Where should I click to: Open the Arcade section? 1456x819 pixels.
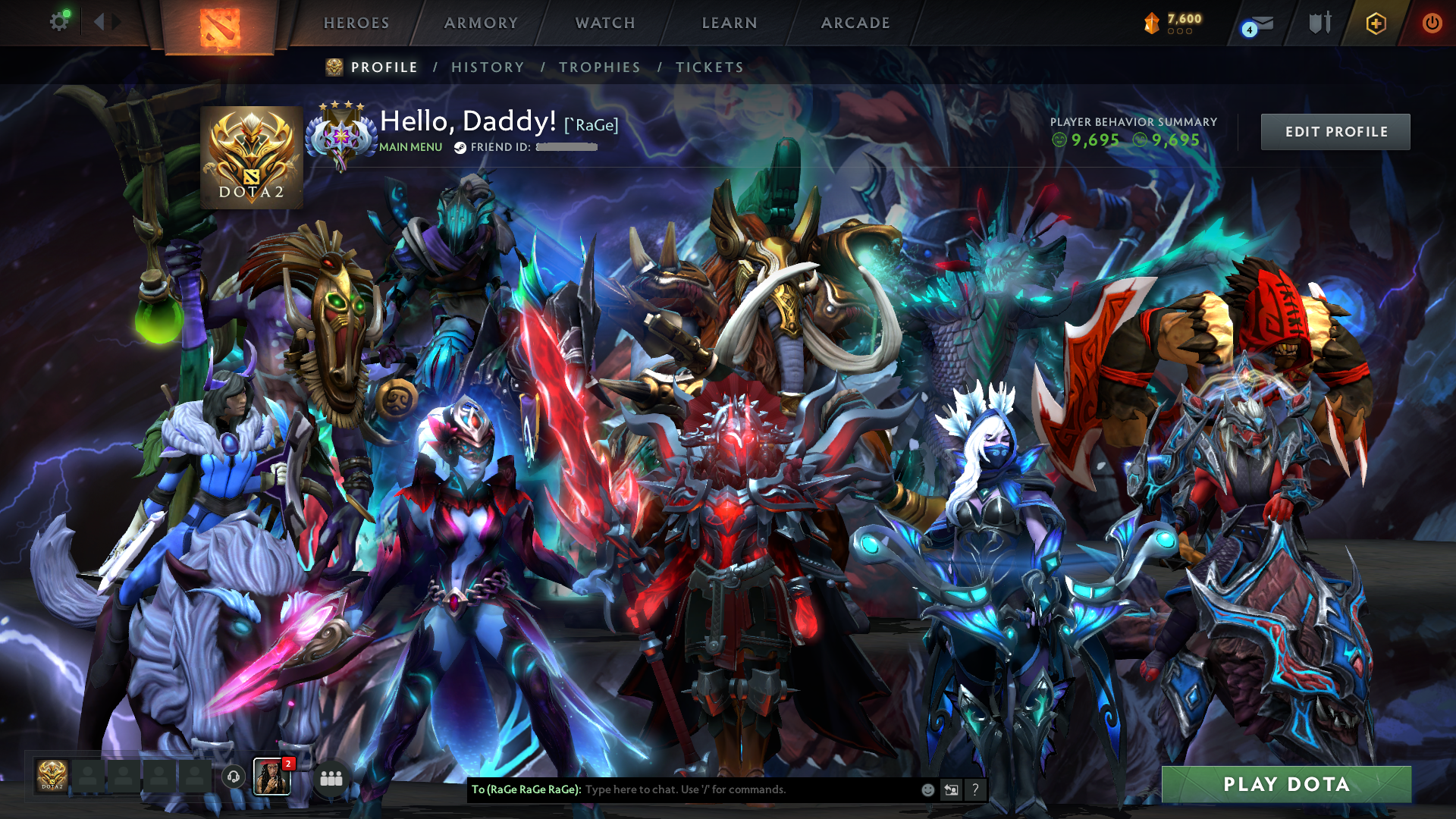click(x=855, y=24)
